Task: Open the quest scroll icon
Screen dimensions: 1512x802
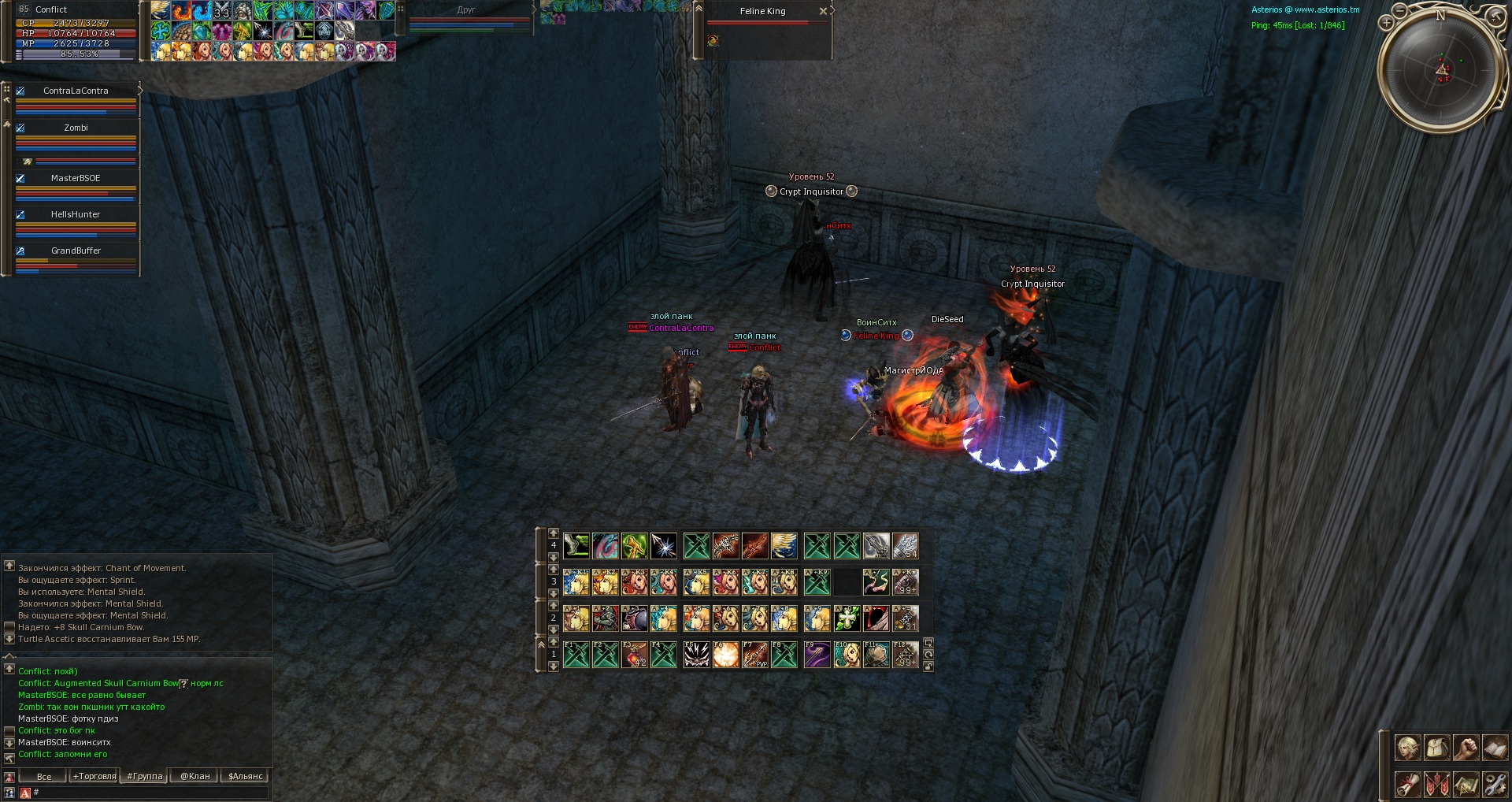Action: (x=1408, y=784)
